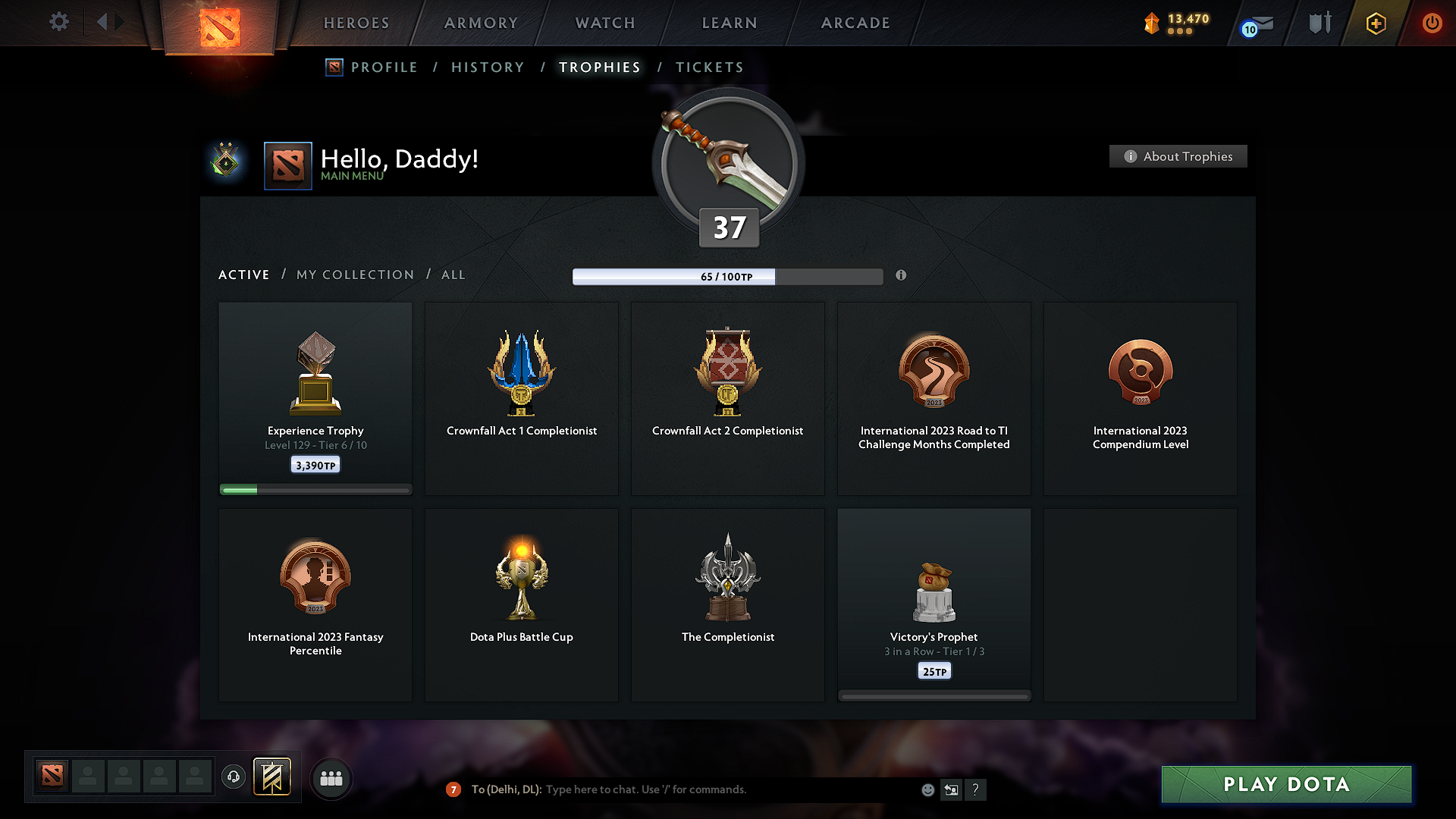The height and width of the screenshot is (819, 1456).
Task: Click the PLAY DOTA button
Action: click(1286, 784)
